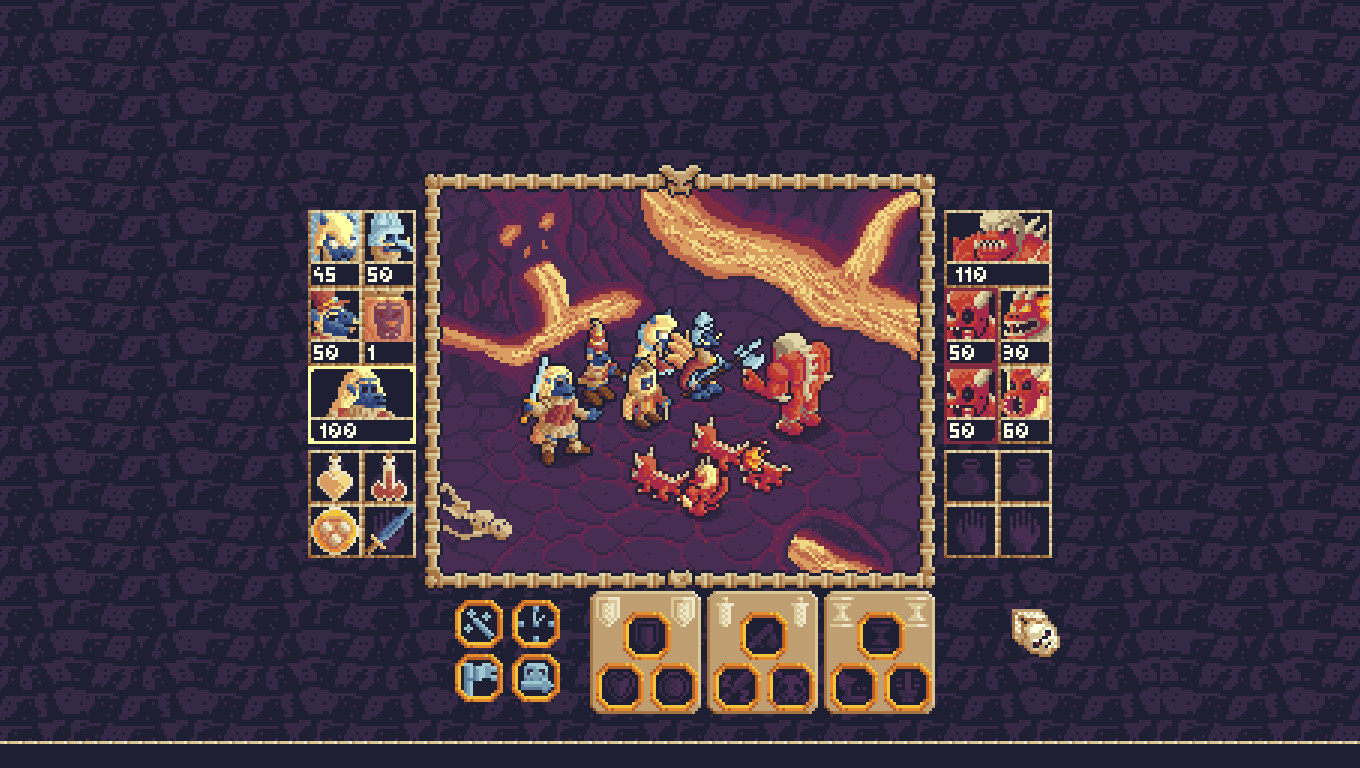
Task: Select the blue sword item
Action: (388, 530)
